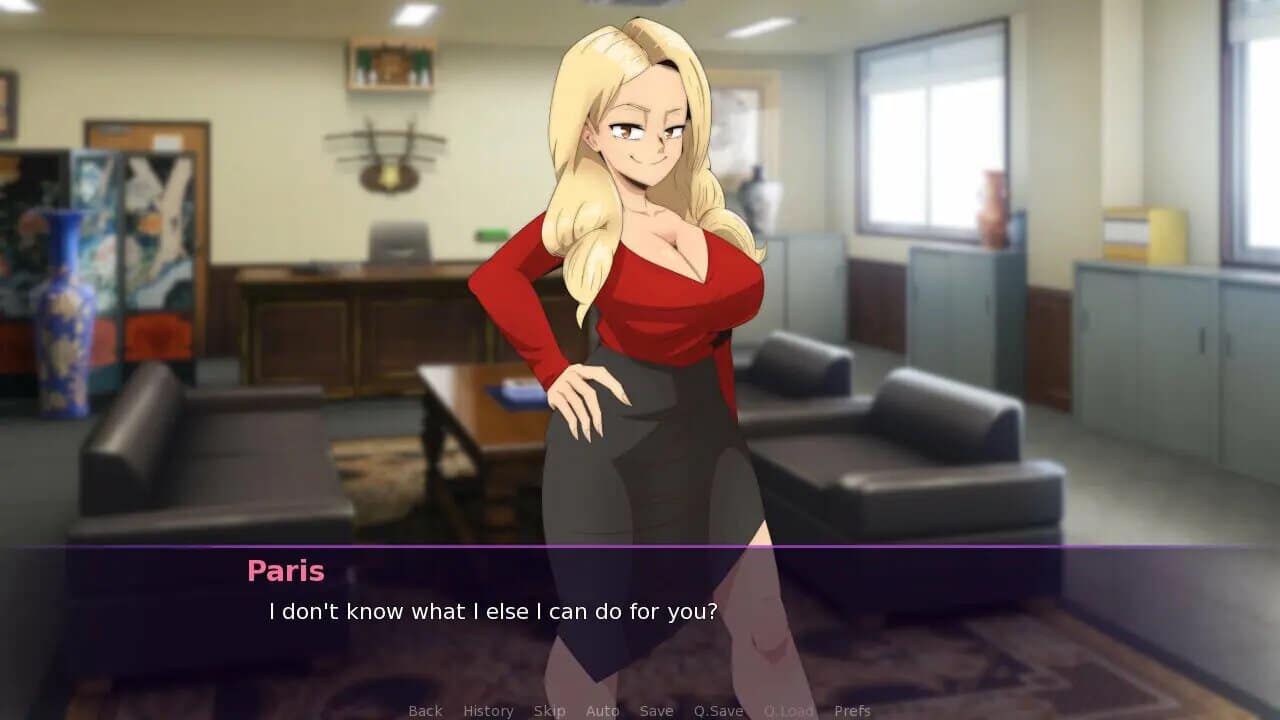The image size is (1280, 720).
Task: Click the dialogue text to advance
Action: (x=493, y=611)
